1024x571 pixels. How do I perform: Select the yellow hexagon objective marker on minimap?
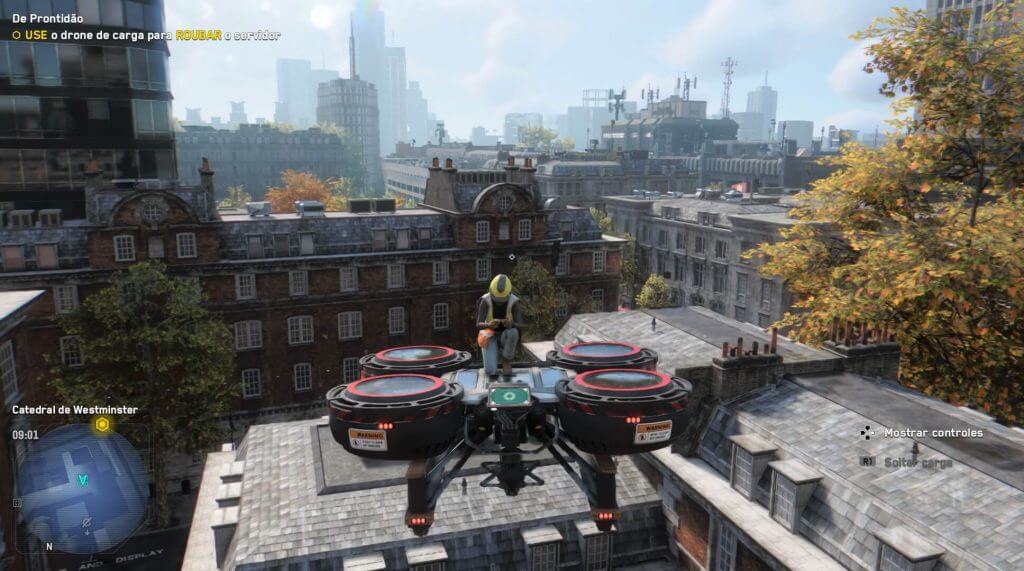[x=102, y=425]
